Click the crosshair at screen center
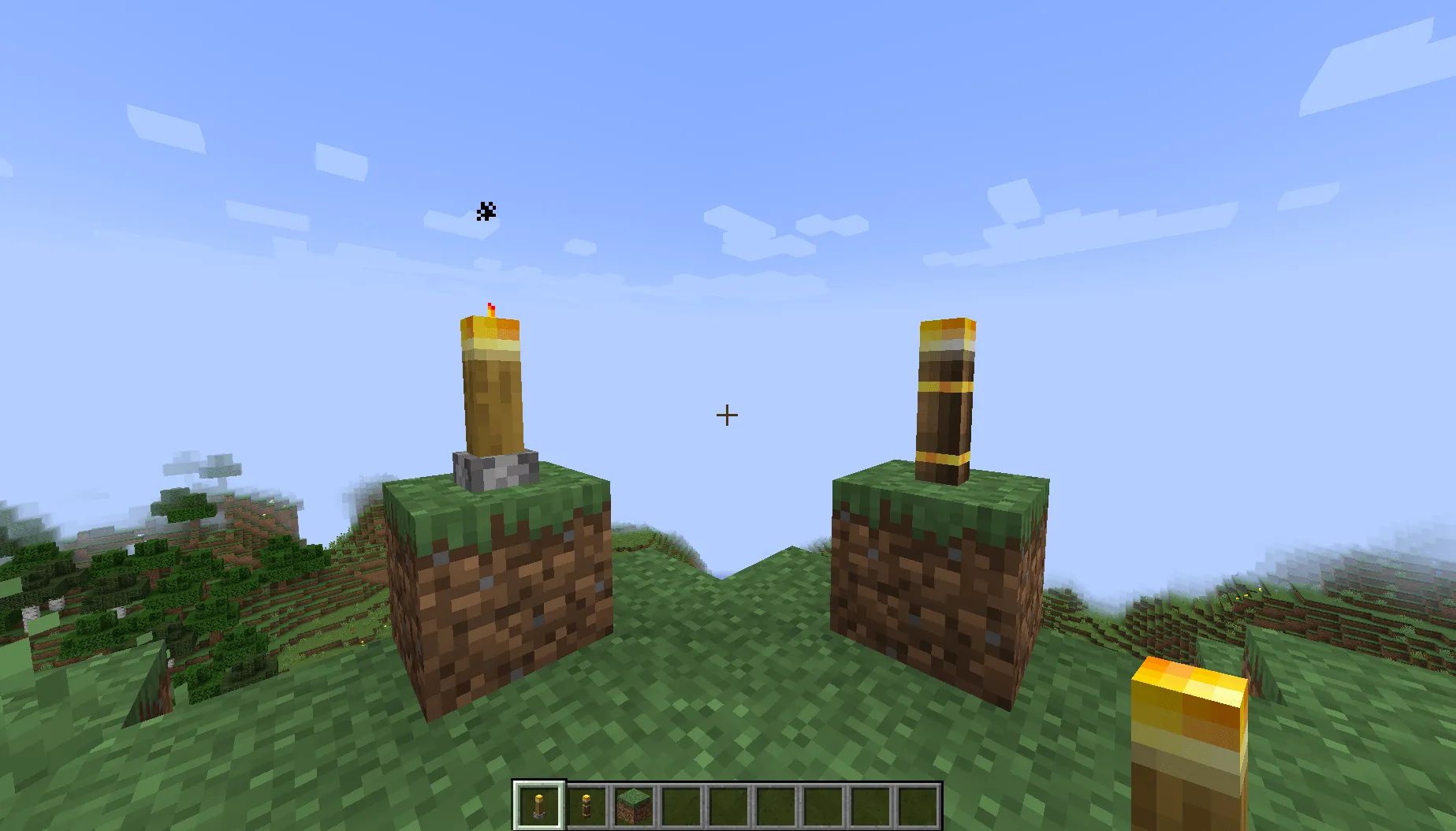This screenshot has height=831, width=1456. [727, 415]
